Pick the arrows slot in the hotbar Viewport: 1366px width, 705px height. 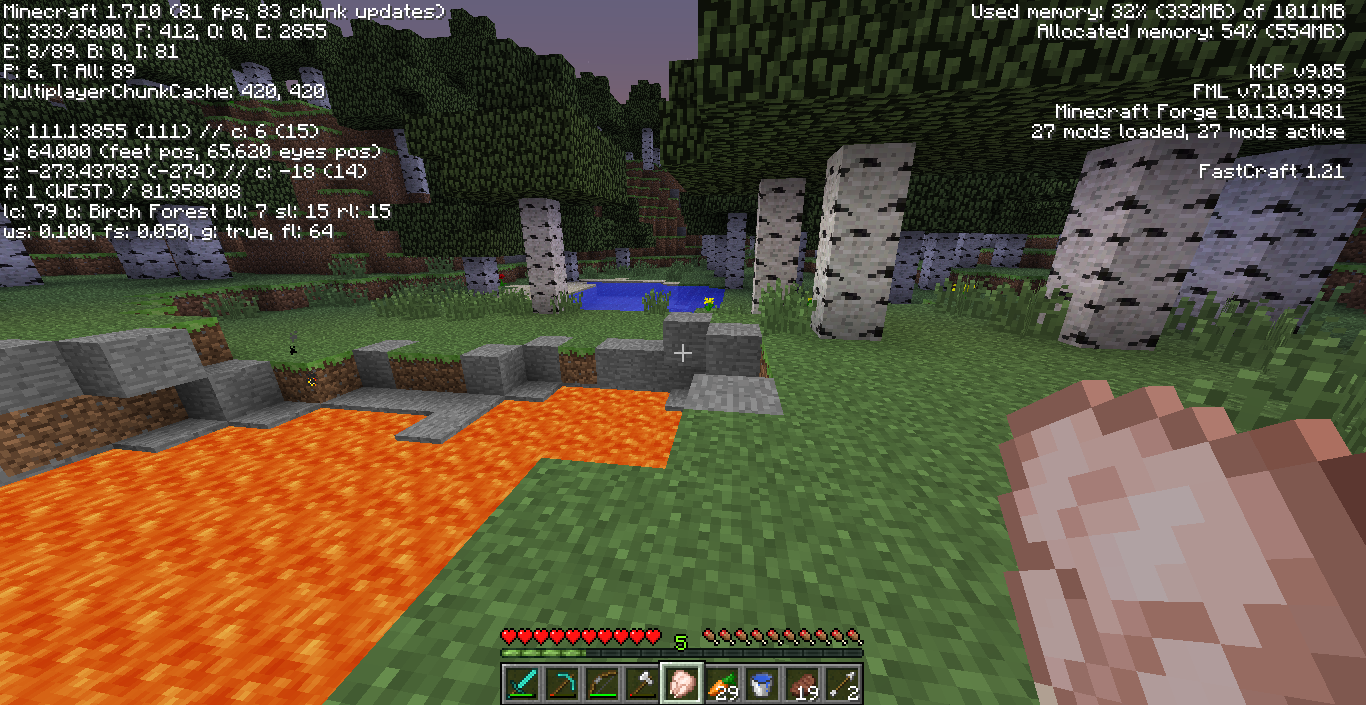tap(842, 684)
